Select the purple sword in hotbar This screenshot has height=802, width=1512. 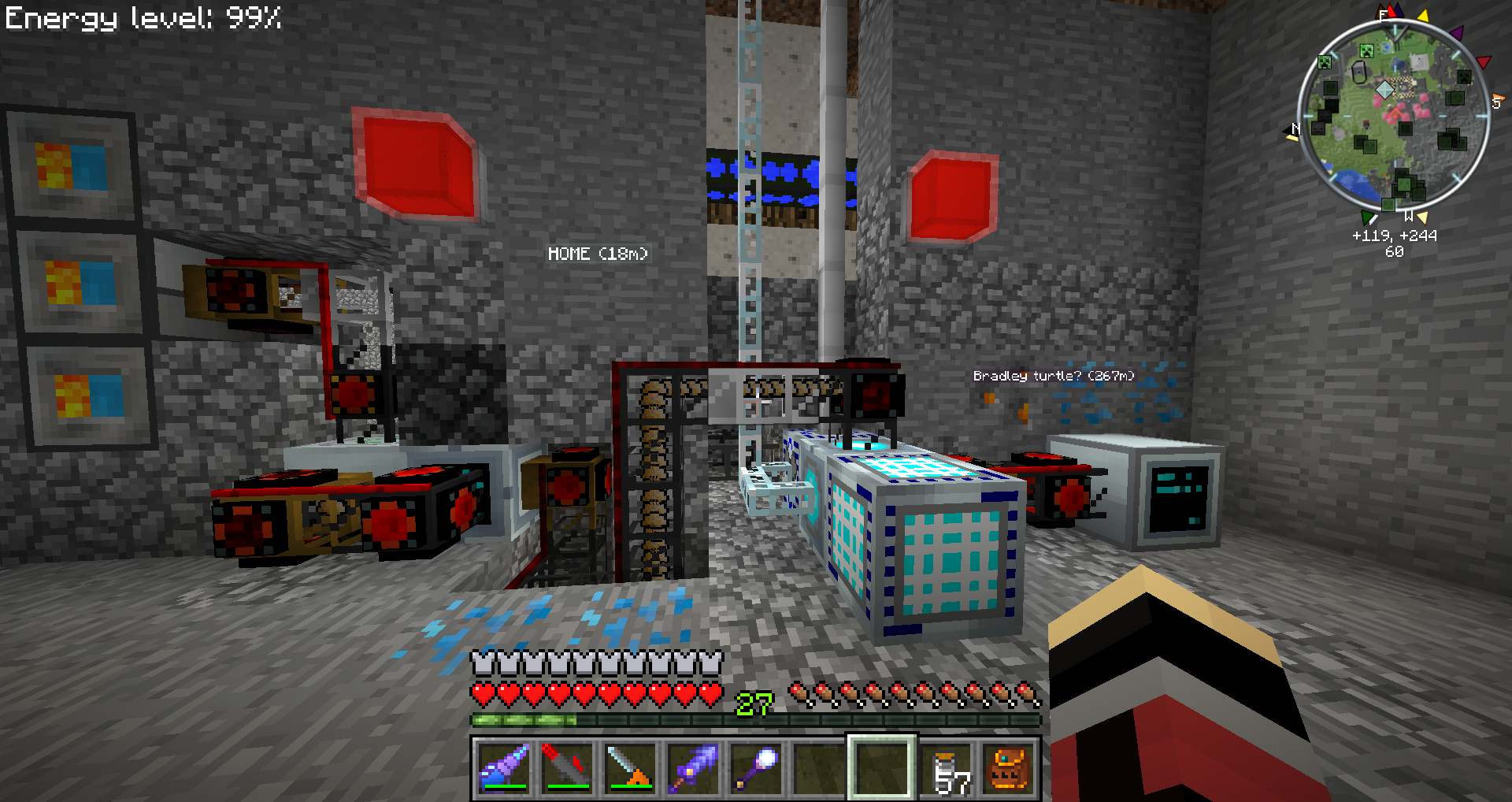point(693,767)
